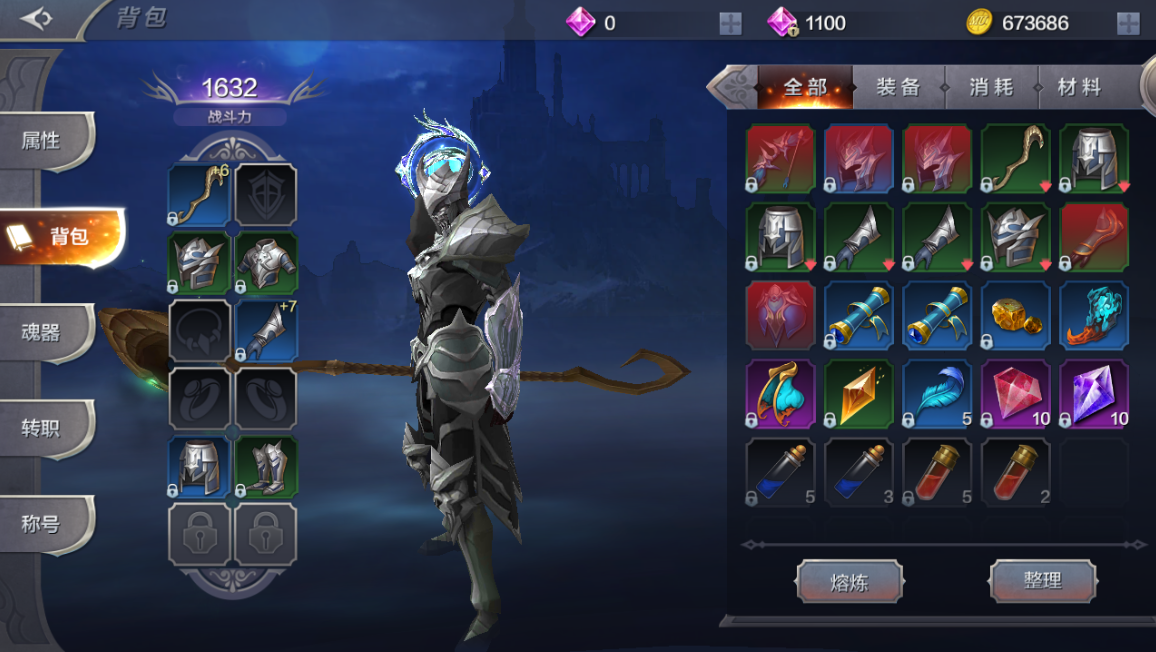
Task: Choose the orange crystal shard item
Action: (859, 394)
